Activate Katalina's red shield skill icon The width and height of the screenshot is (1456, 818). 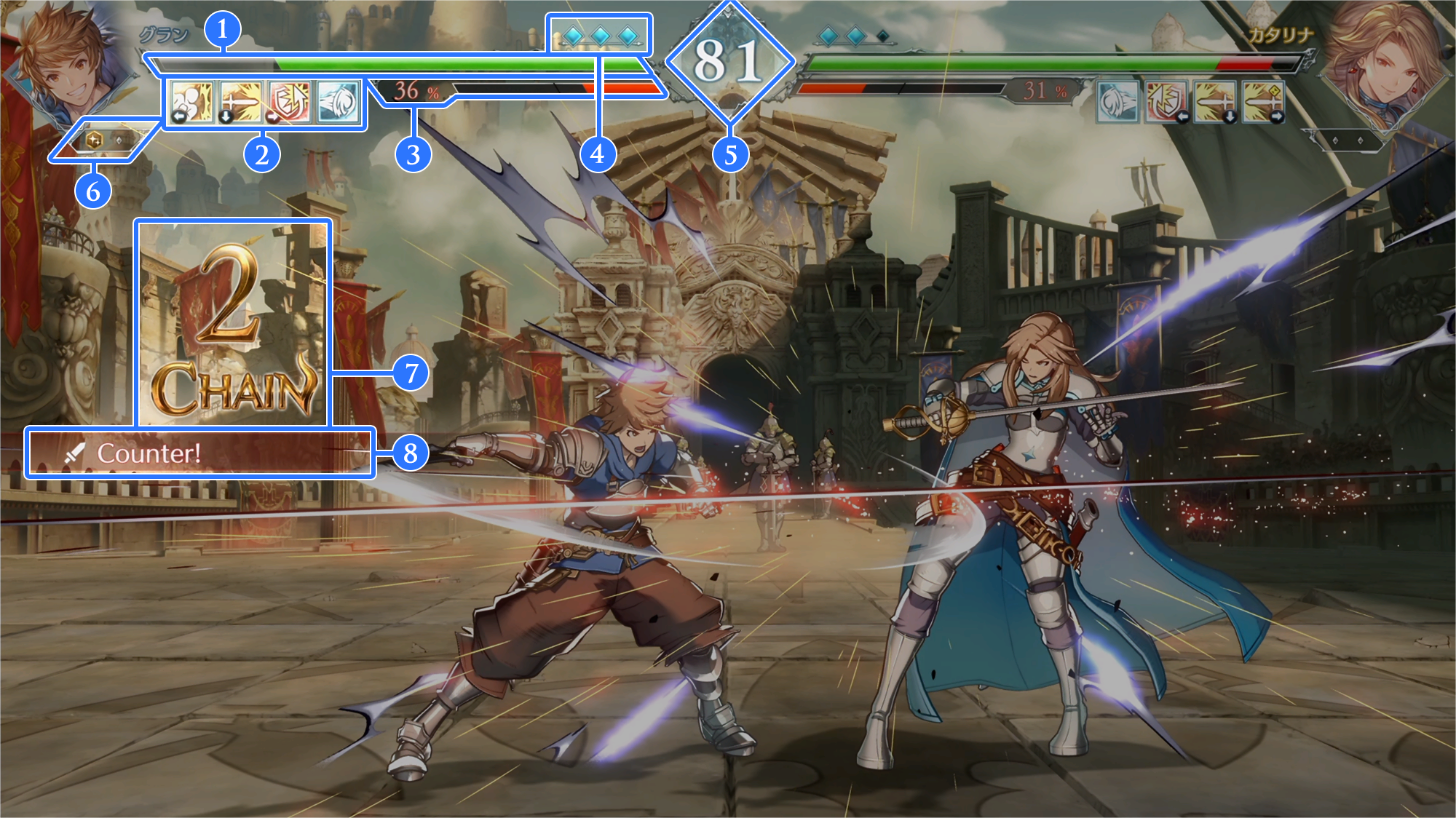pos(1166,102)
